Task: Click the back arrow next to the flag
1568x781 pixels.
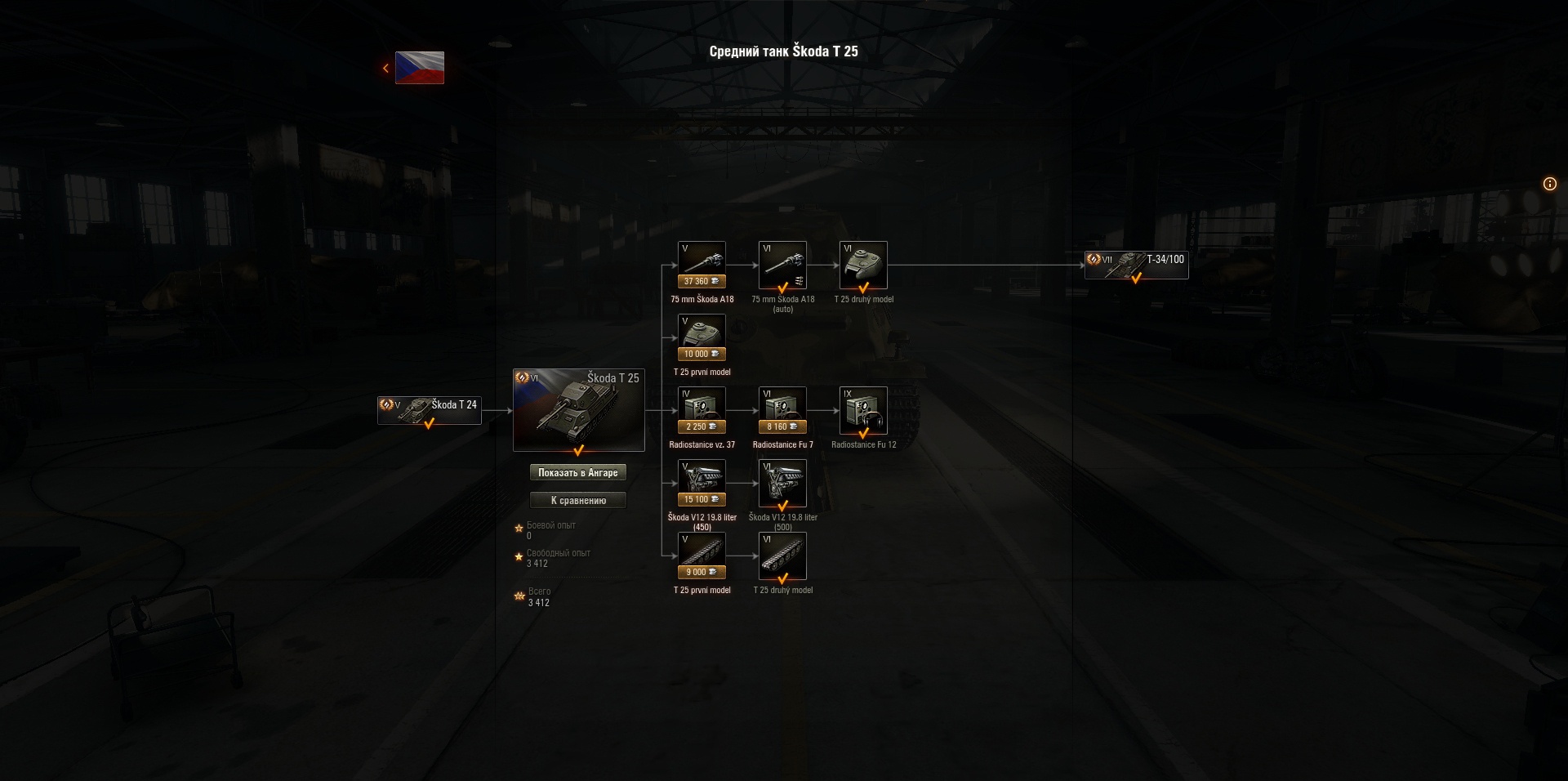Action: 385,68
